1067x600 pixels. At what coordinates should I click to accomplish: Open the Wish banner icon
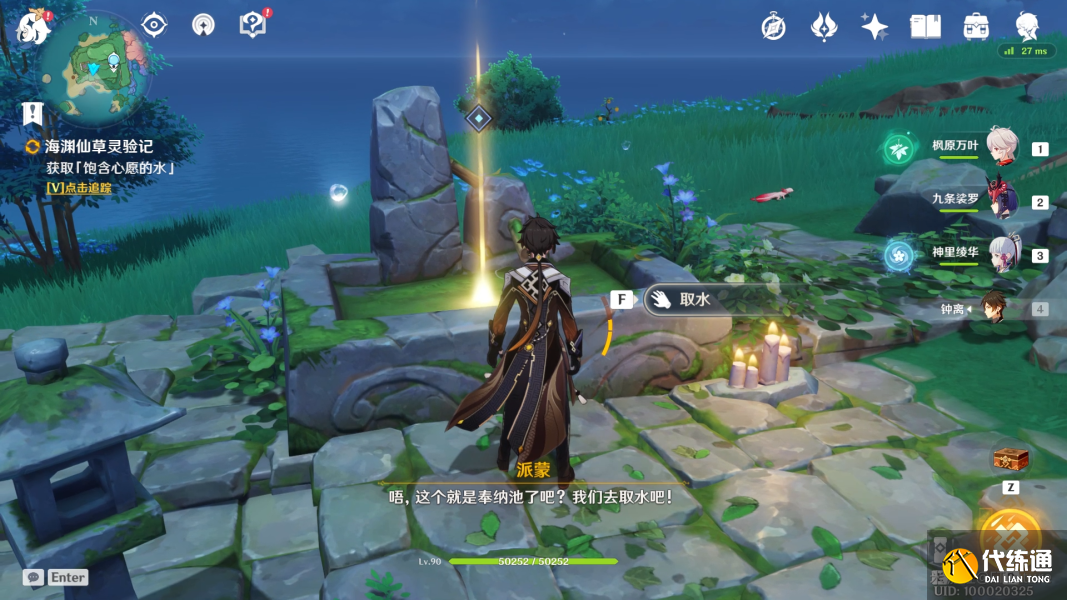(823, 27)
